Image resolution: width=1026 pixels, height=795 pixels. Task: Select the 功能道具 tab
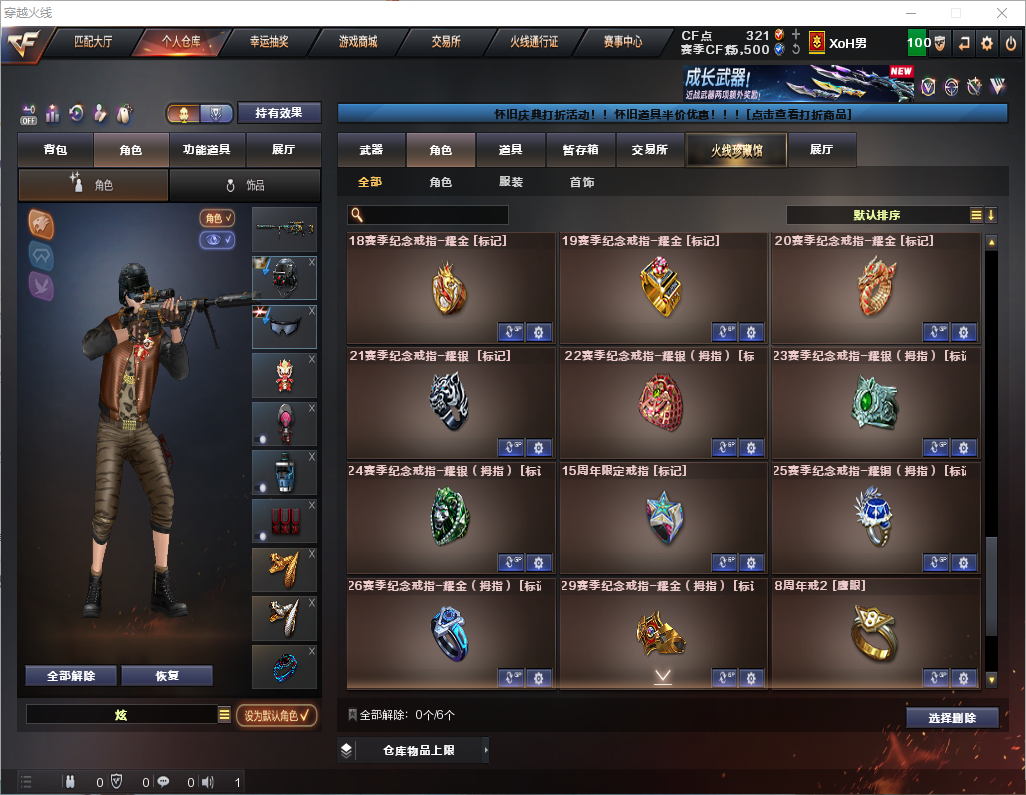coord(207,150)
